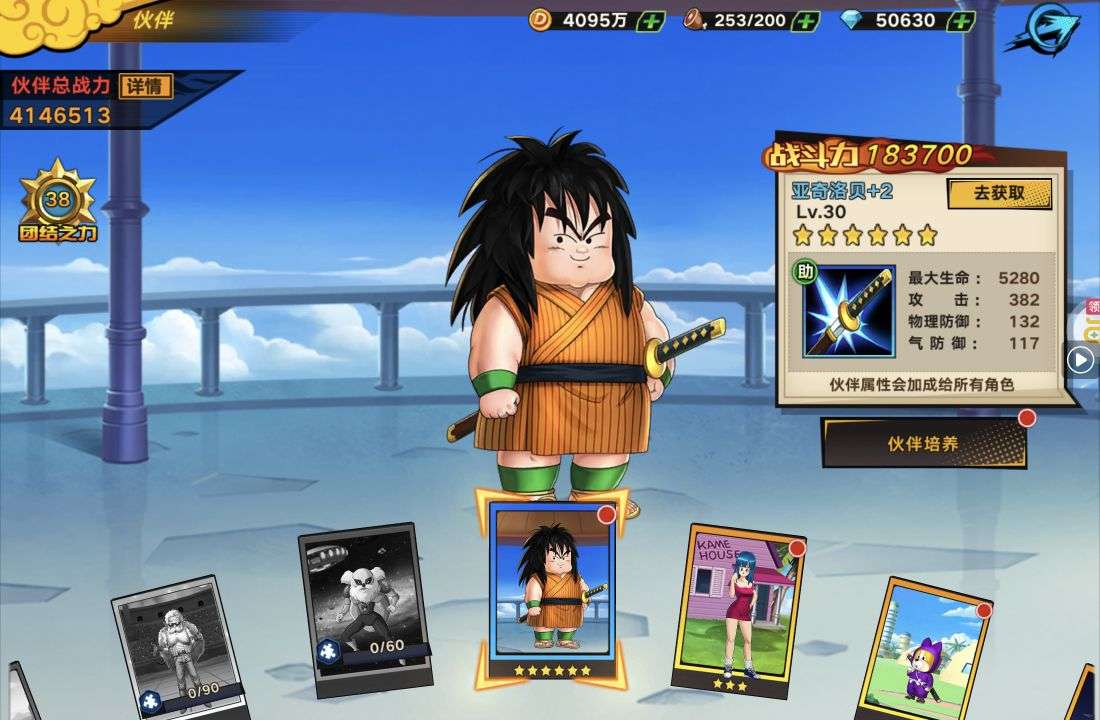The height and width of the screenshot is (720, 1100).
Task: View the sword skill icon
Action: tap(849, 311)
